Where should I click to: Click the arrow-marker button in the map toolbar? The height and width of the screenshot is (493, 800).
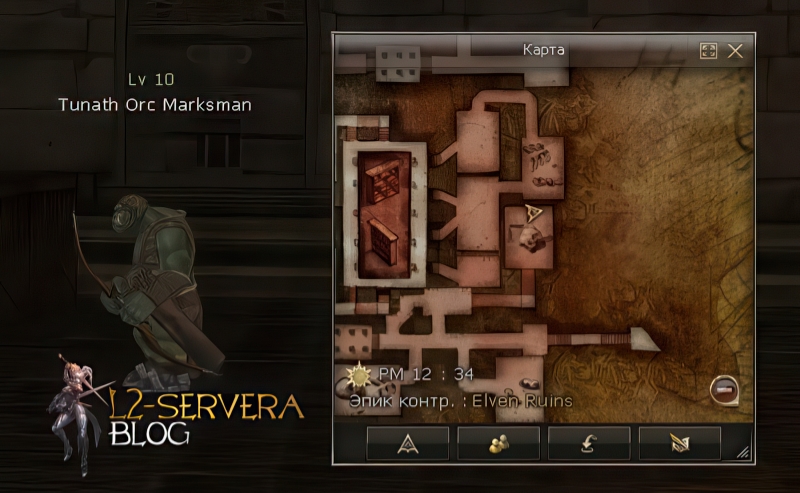pyautogui.click(x=407, y=443)
